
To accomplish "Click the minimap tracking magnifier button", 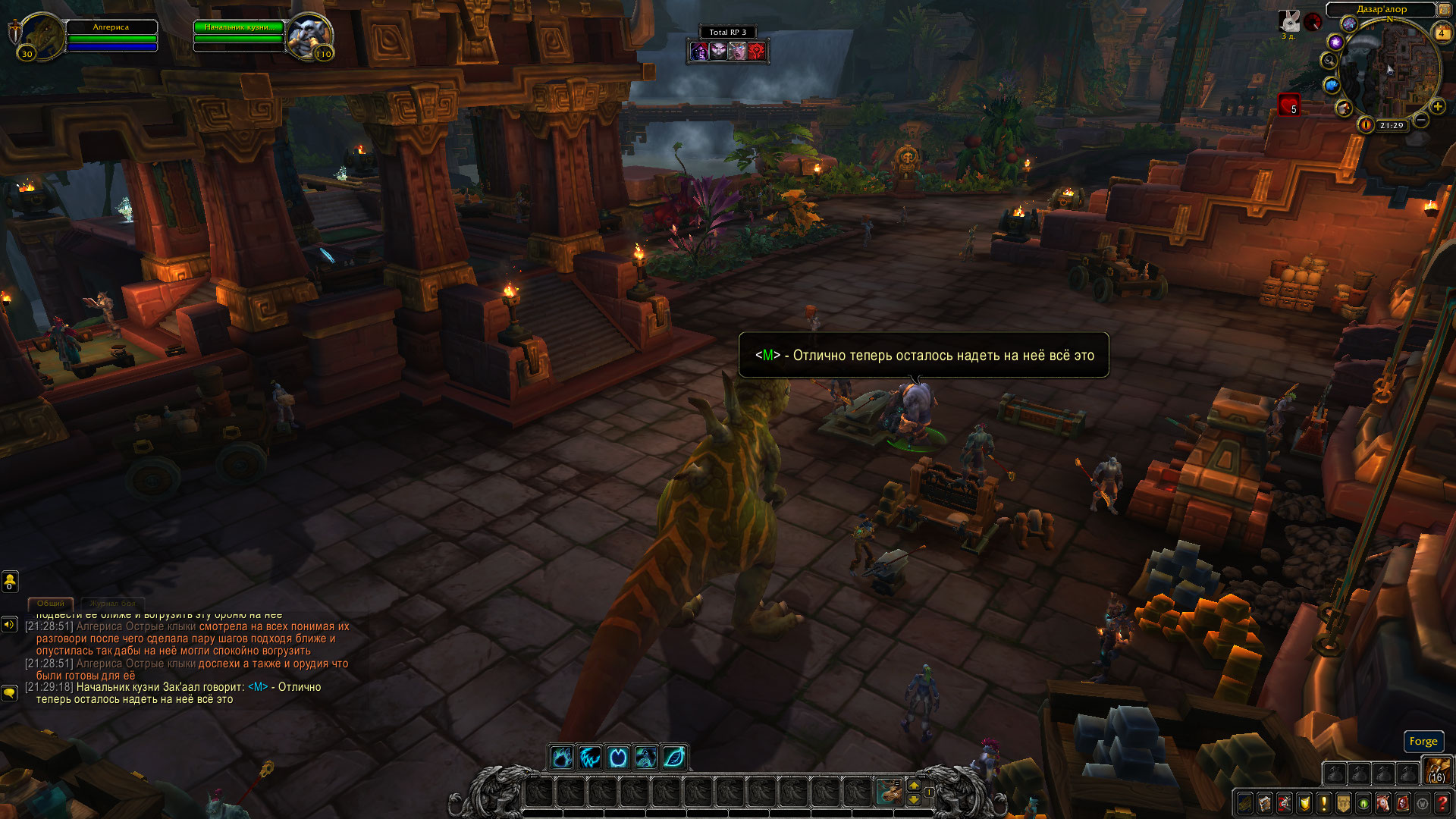I will coord(1329,61).
